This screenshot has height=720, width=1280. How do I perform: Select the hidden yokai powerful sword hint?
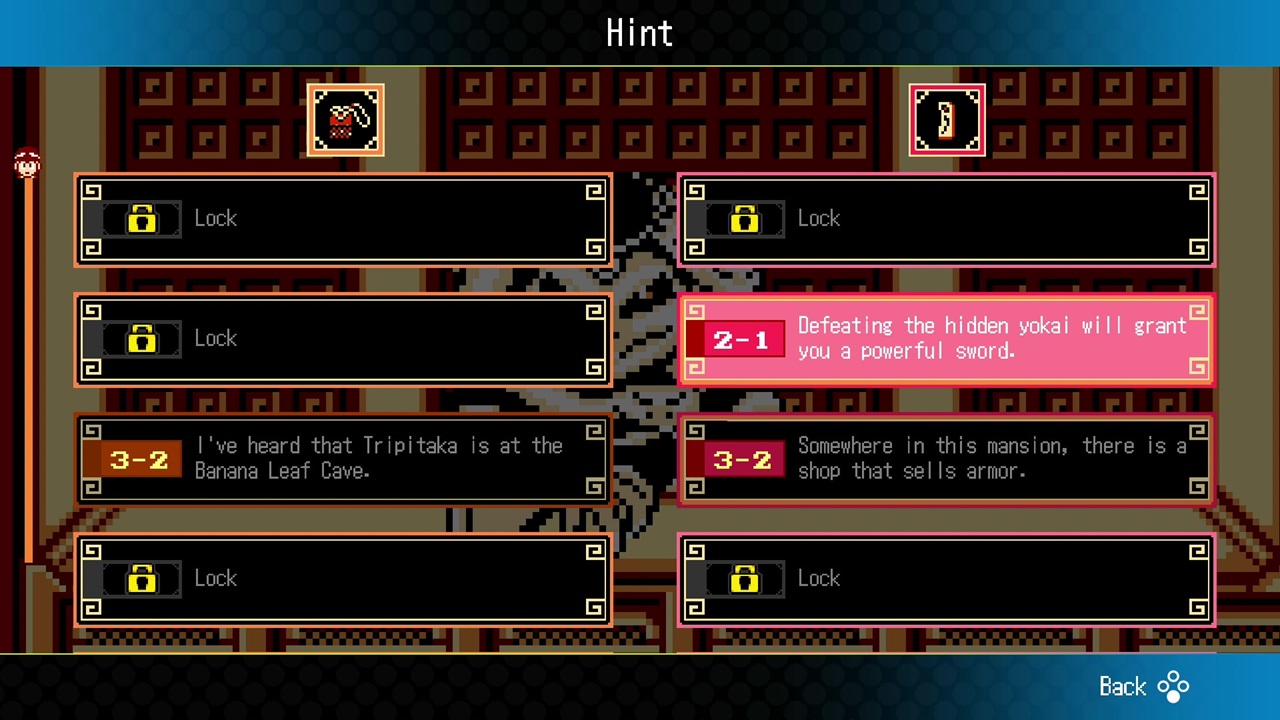pyautogui.click(x=947, y=339)
